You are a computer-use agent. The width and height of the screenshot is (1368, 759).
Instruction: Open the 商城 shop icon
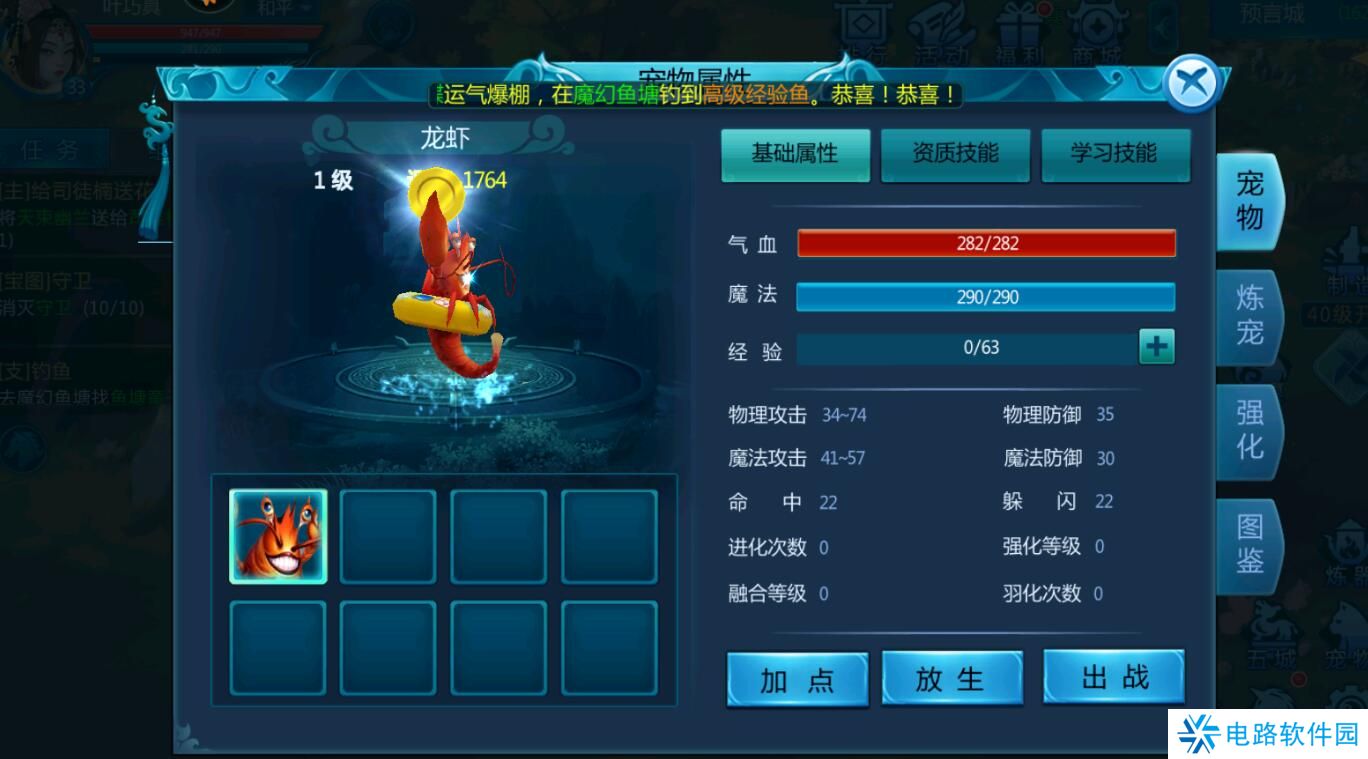1097,28
